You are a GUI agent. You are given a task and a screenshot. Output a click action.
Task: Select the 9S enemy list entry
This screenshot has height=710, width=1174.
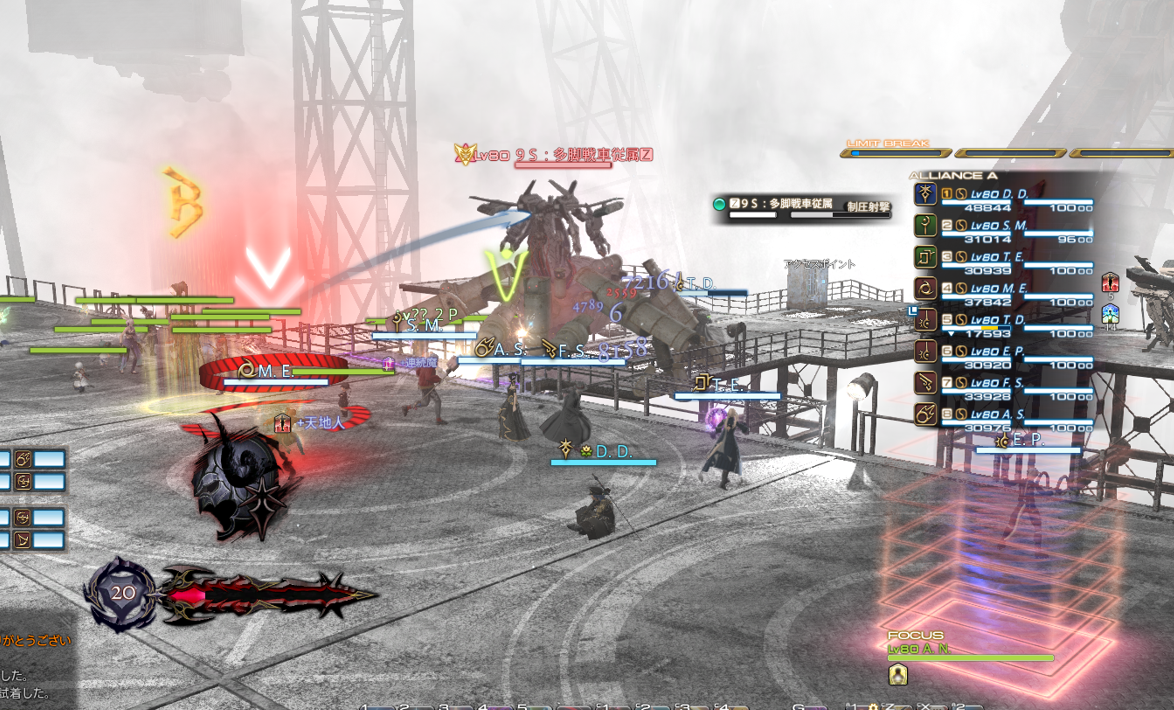(800, 207)
